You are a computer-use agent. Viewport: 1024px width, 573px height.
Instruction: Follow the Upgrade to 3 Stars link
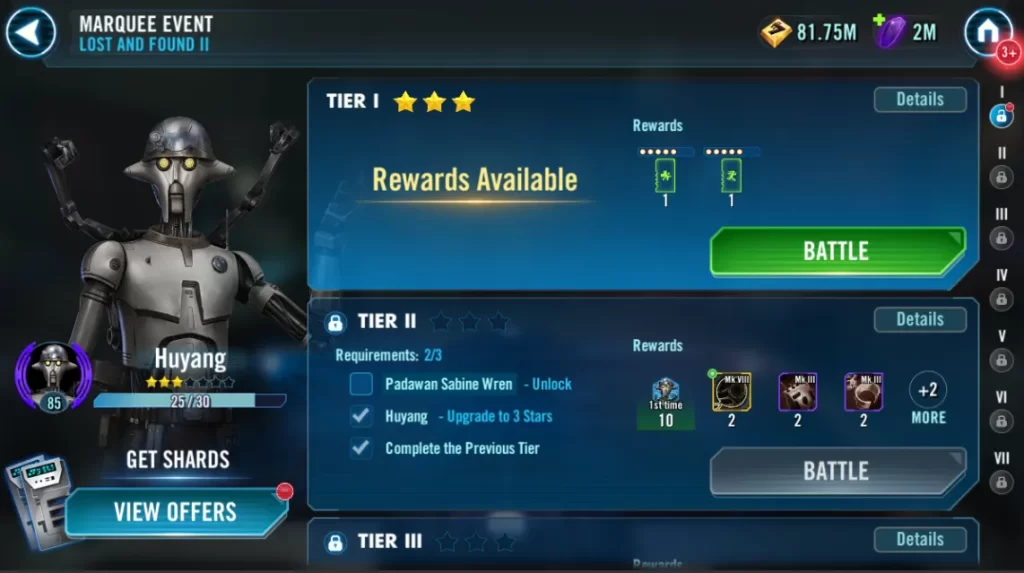click(x=499, y=416)
